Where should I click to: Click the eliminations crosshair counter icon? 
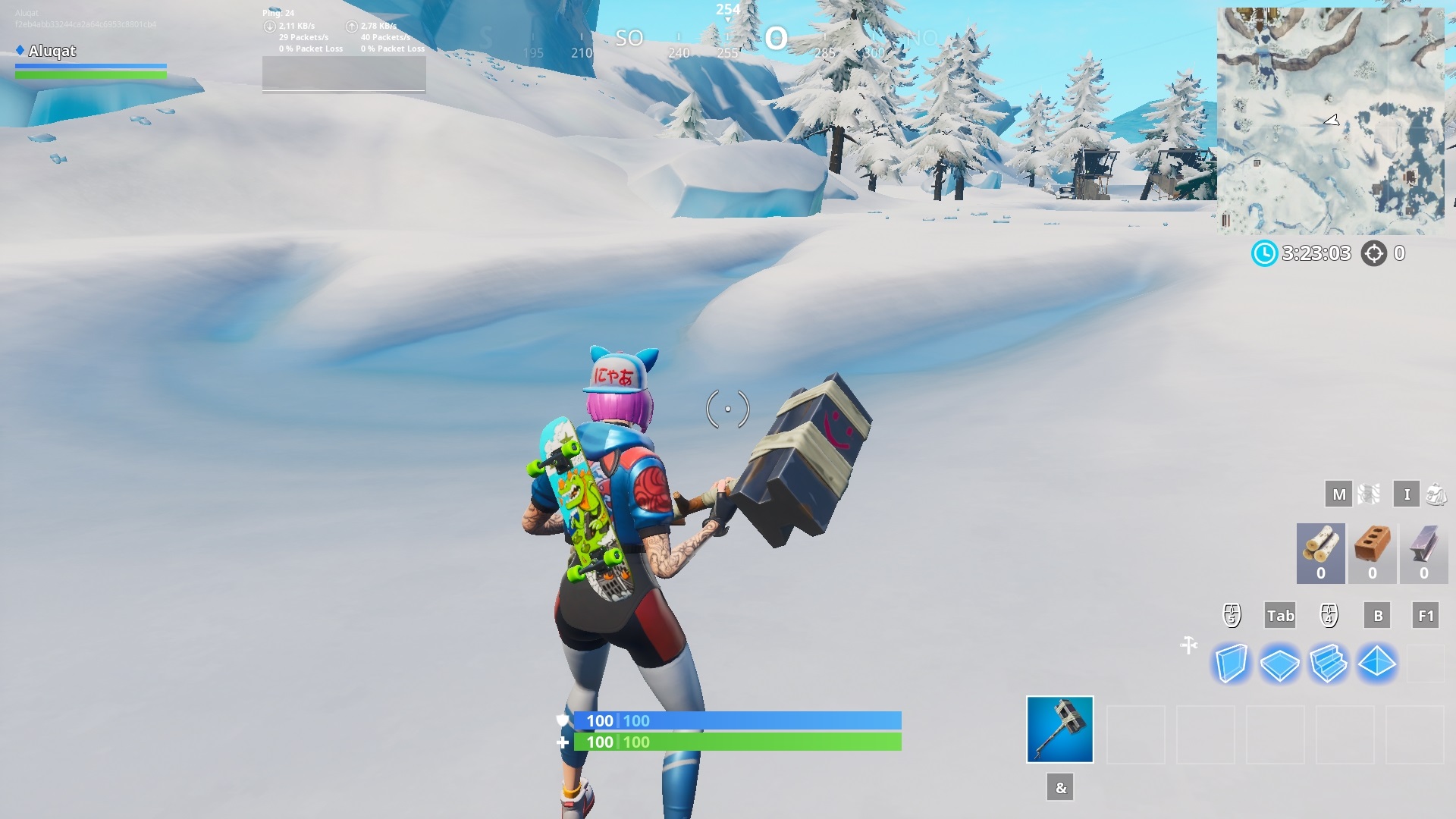tap(1375, 254)
